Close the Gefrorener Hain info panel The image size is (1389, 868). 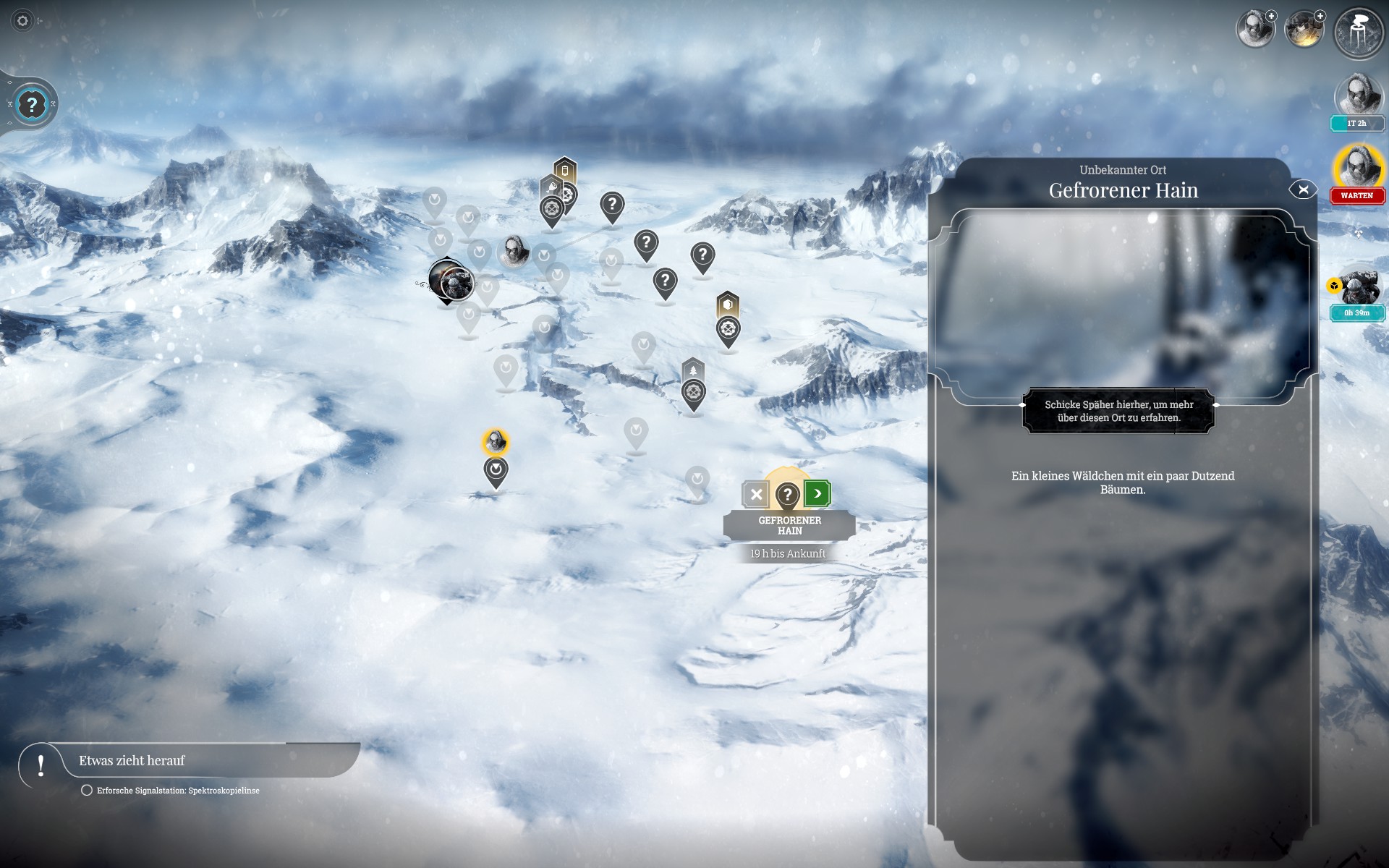[1303, 190]
